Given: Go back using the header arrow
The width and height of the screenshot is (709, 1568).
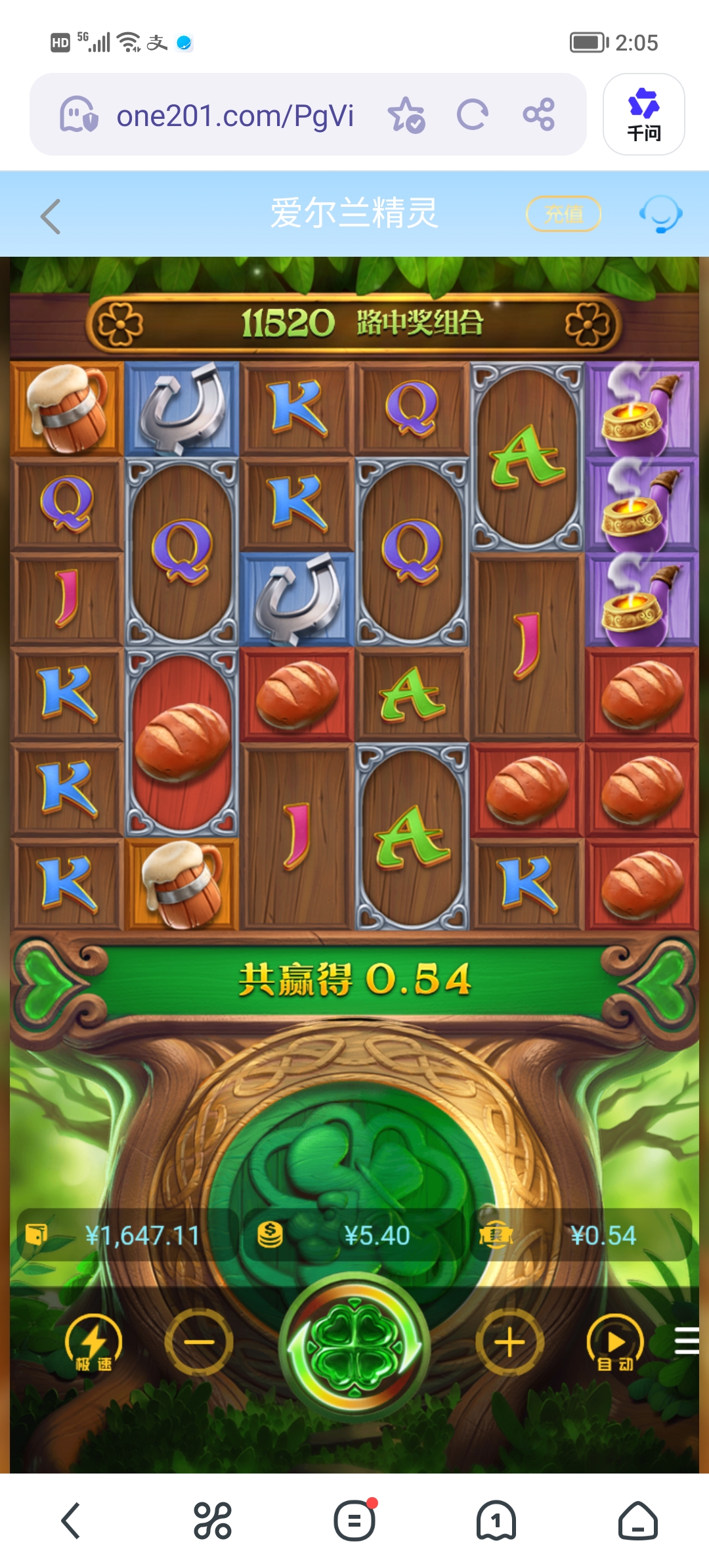Looking at the screenshot, I should coord(51,216).
